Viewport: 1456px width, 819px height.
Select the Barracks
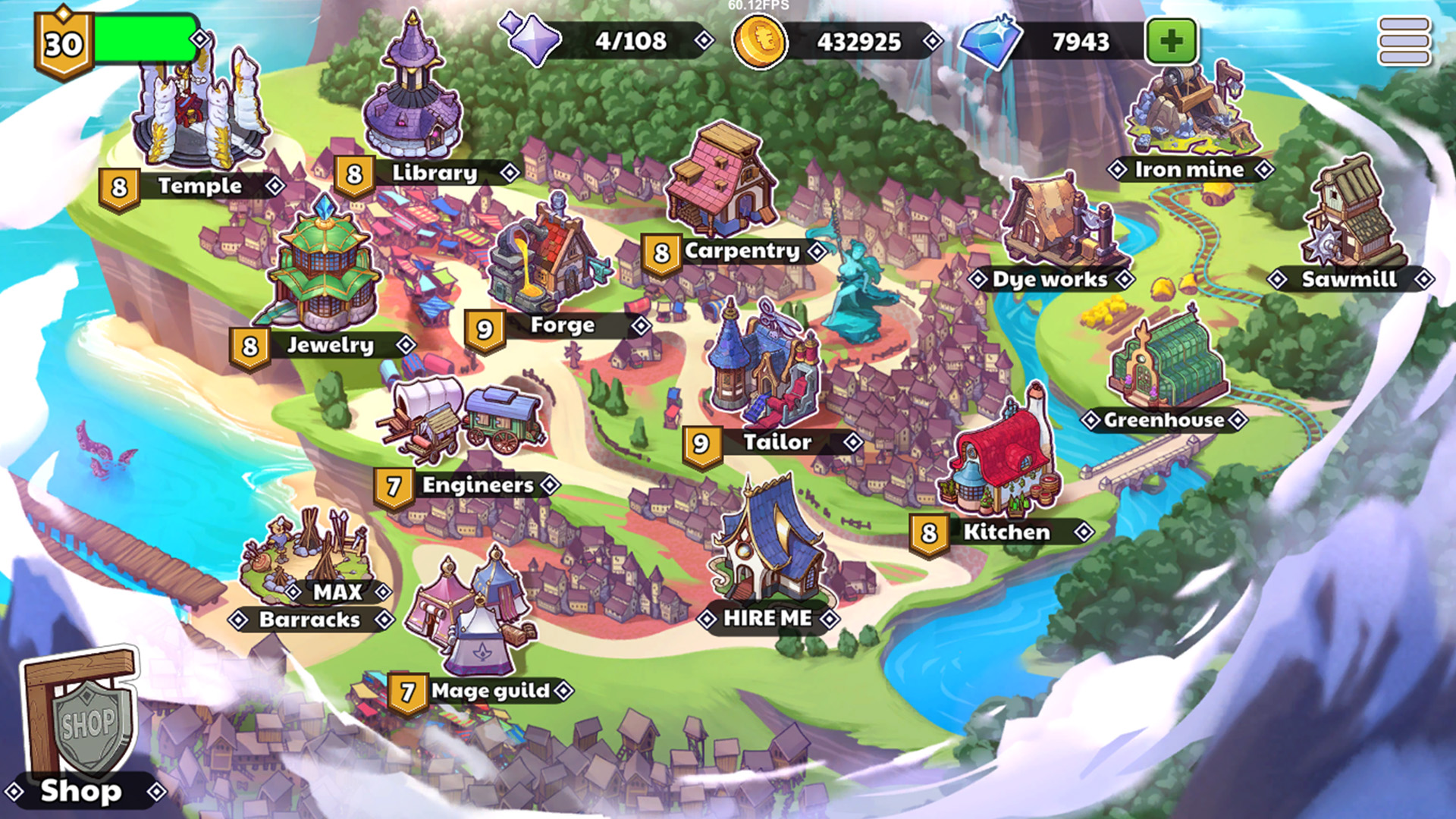pyautogui.click(x=309, y=620)
